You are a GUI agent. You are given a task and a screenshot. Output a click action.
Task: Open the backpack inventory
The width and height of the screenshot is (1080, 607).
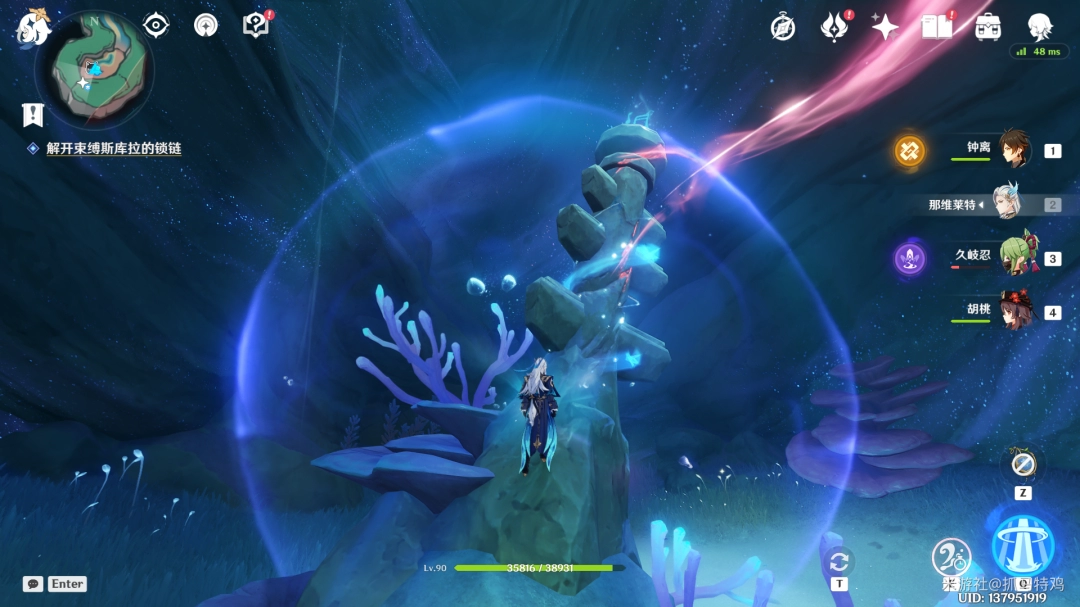pos(988,27)
